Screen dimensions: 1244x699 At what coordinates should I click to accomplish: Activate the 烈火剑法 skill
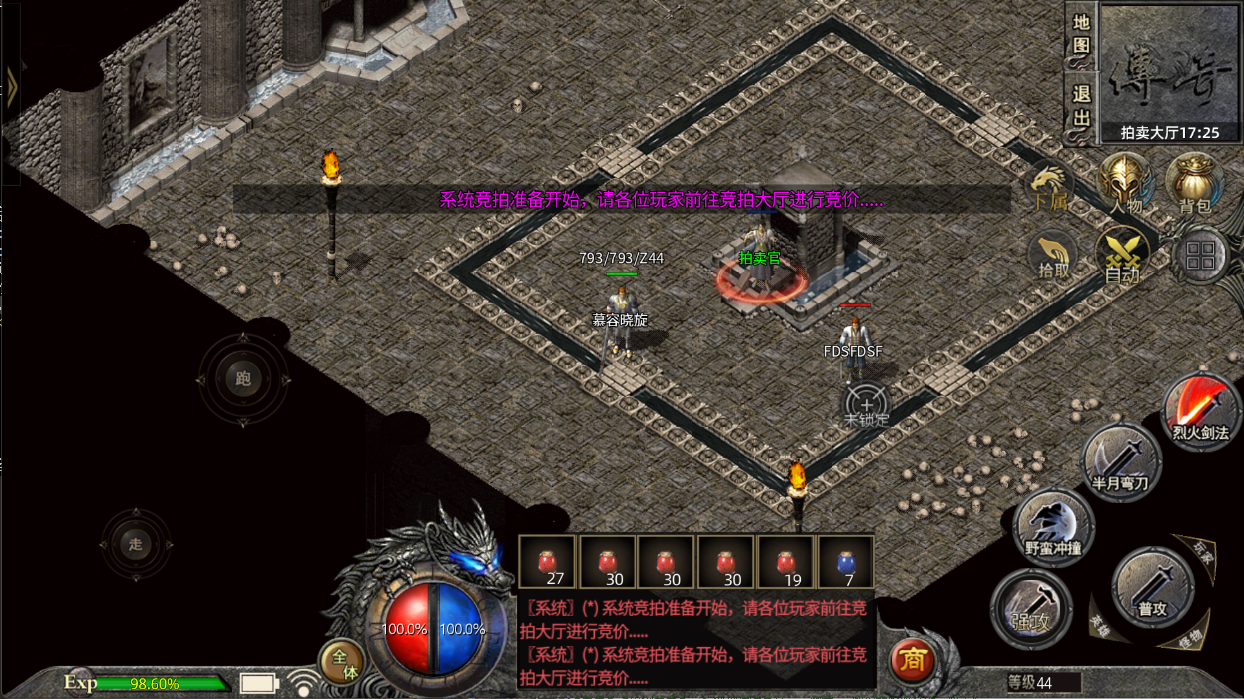1200,411
